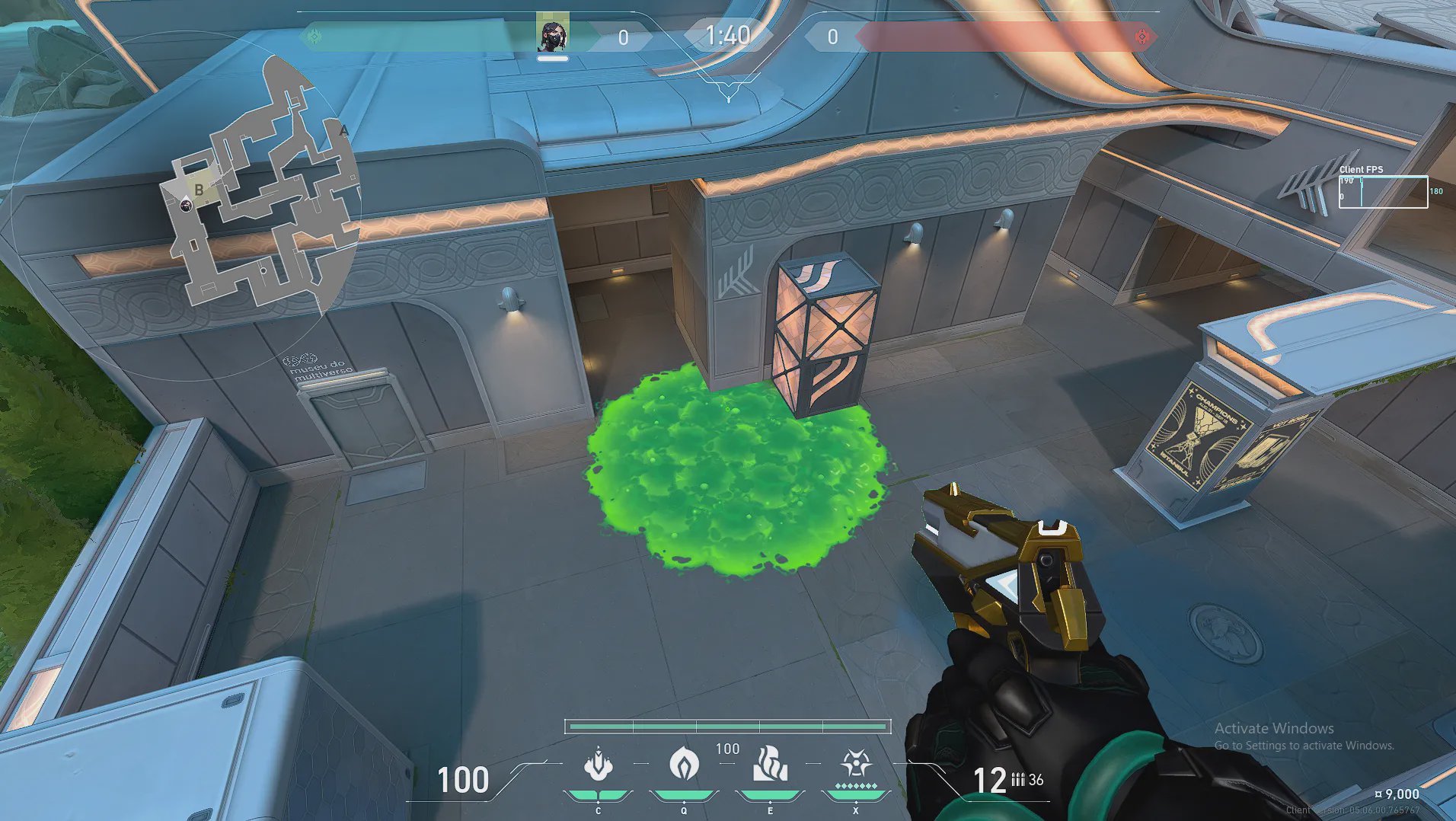The width and height of the screenshot is (1456, 821).
Task: Click the Client FPS graph
Action: (1383, 192)
